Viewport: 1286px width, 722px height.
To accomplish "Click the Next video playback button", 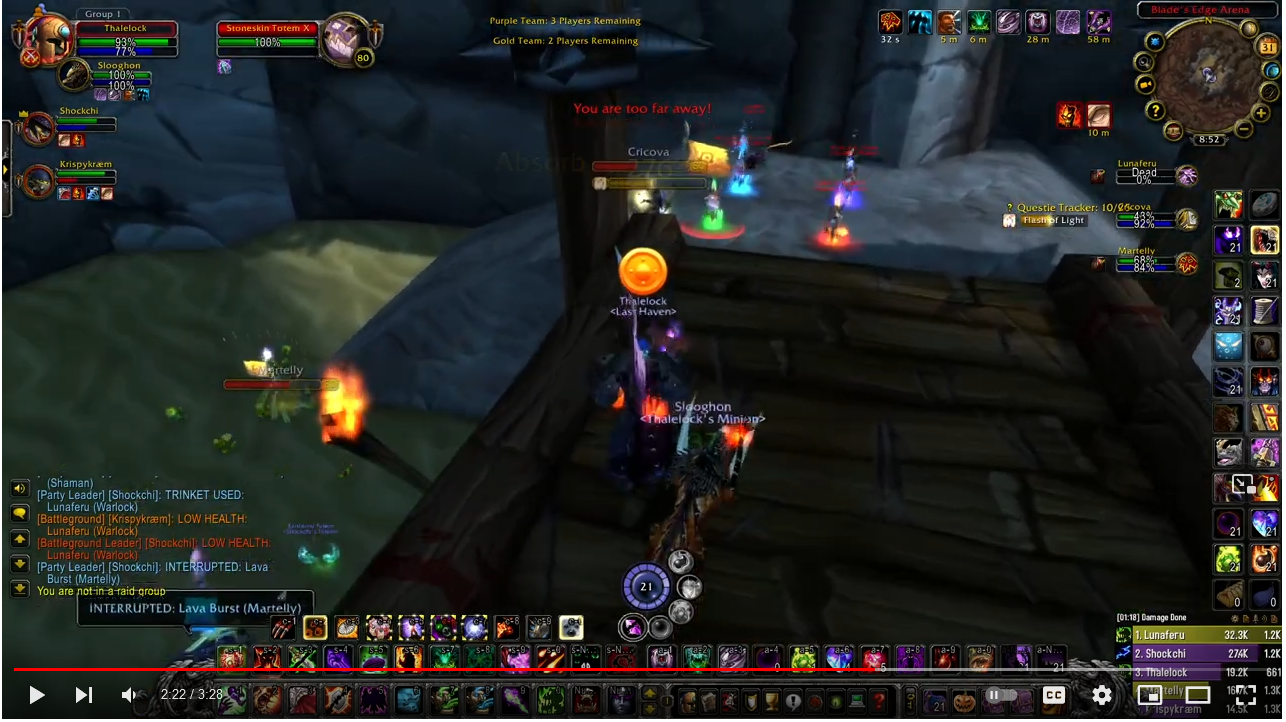I will tap(84, 694).
